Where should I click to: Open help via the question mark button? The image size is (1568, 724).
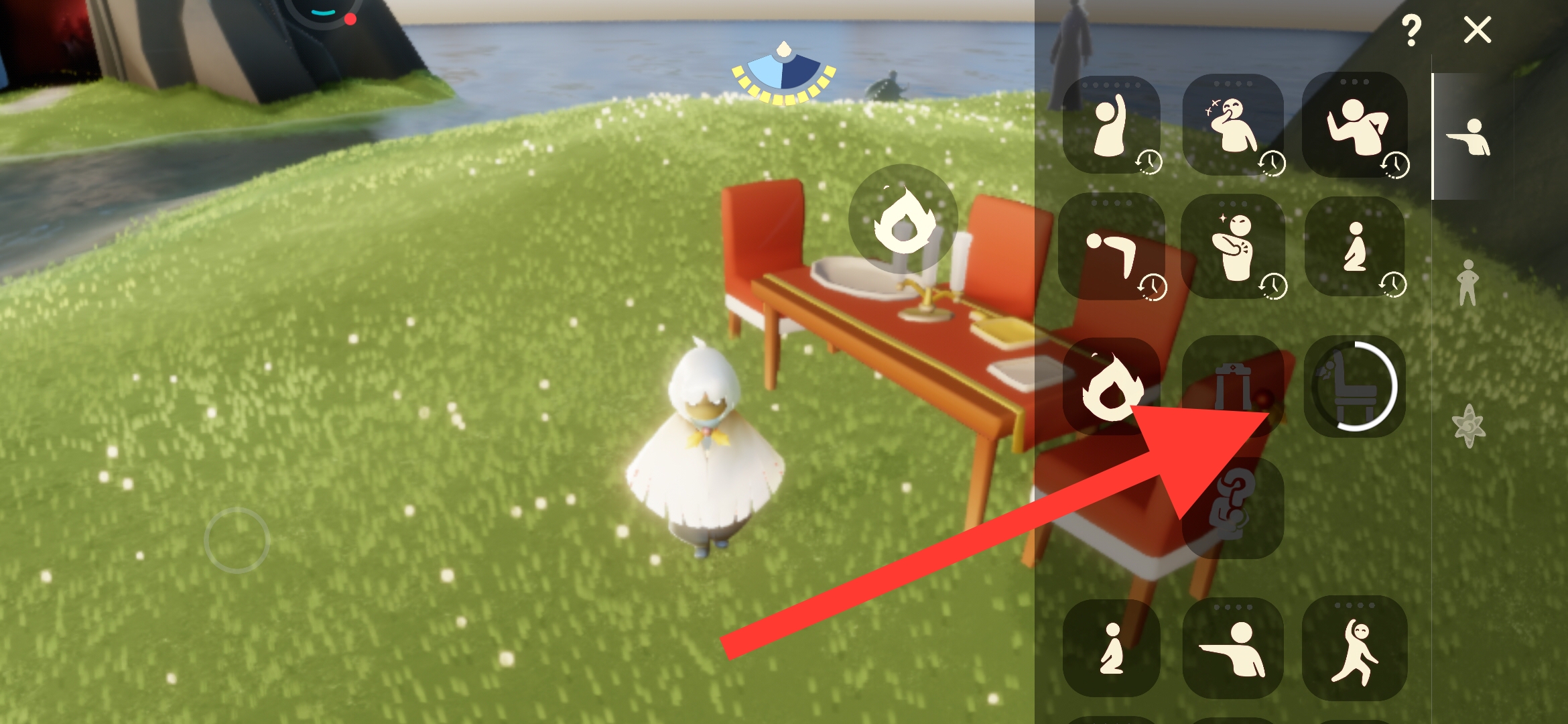click(1411, 30)
